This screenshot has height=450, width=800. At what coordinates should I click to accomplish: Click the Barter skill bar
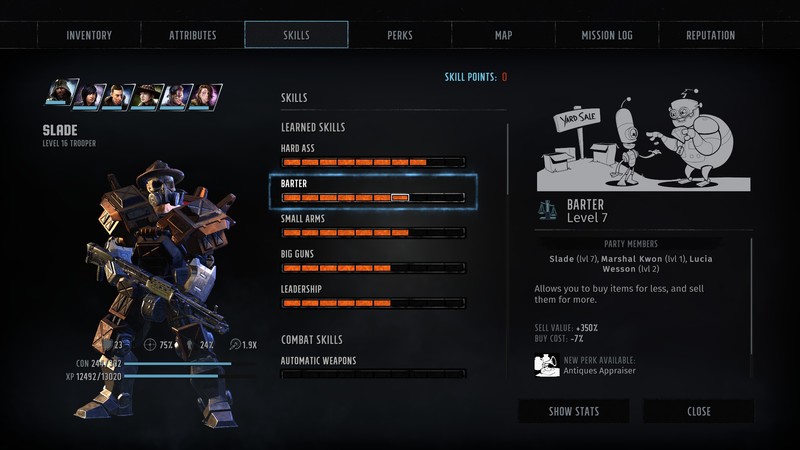coord(373,197)
